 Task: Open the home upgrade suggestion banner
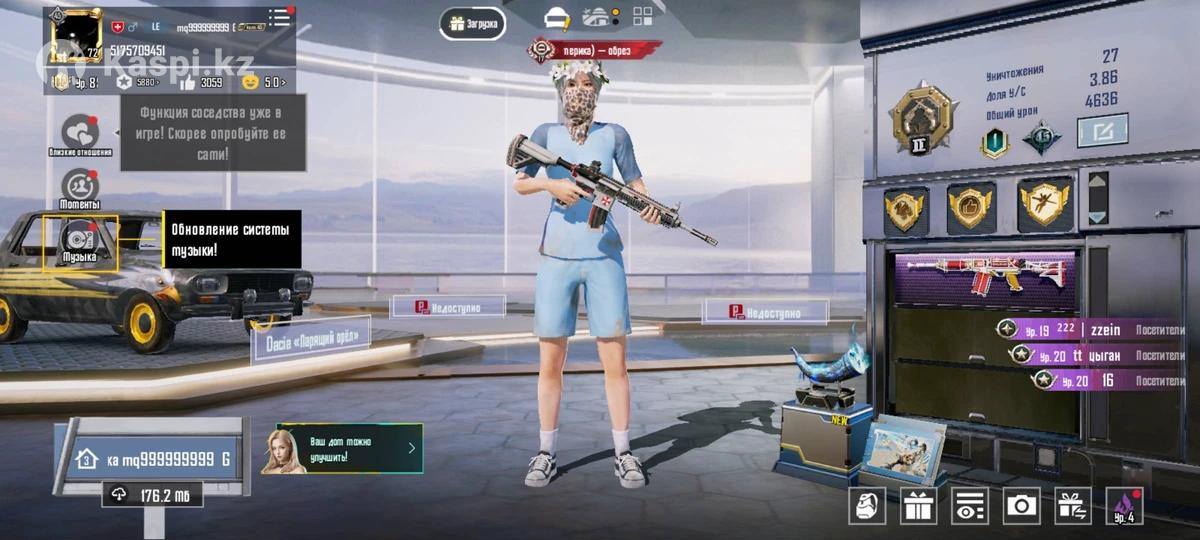(342, 449)
